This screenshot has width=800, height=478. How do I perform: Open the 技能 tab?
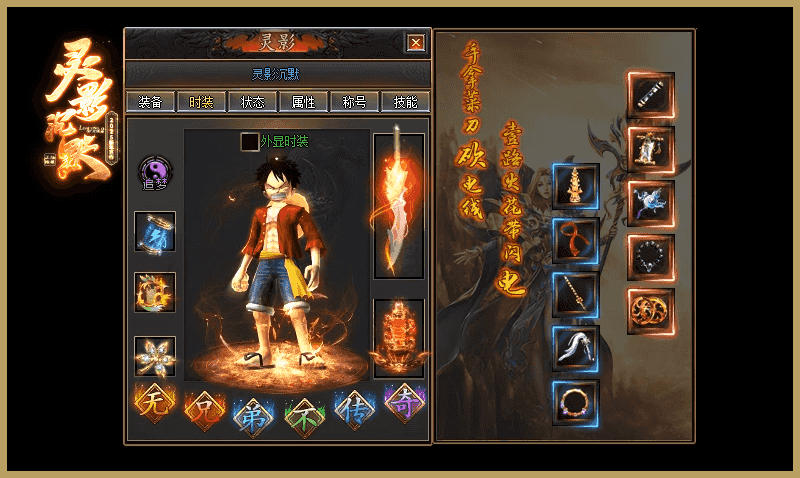[x=406, y=102]
